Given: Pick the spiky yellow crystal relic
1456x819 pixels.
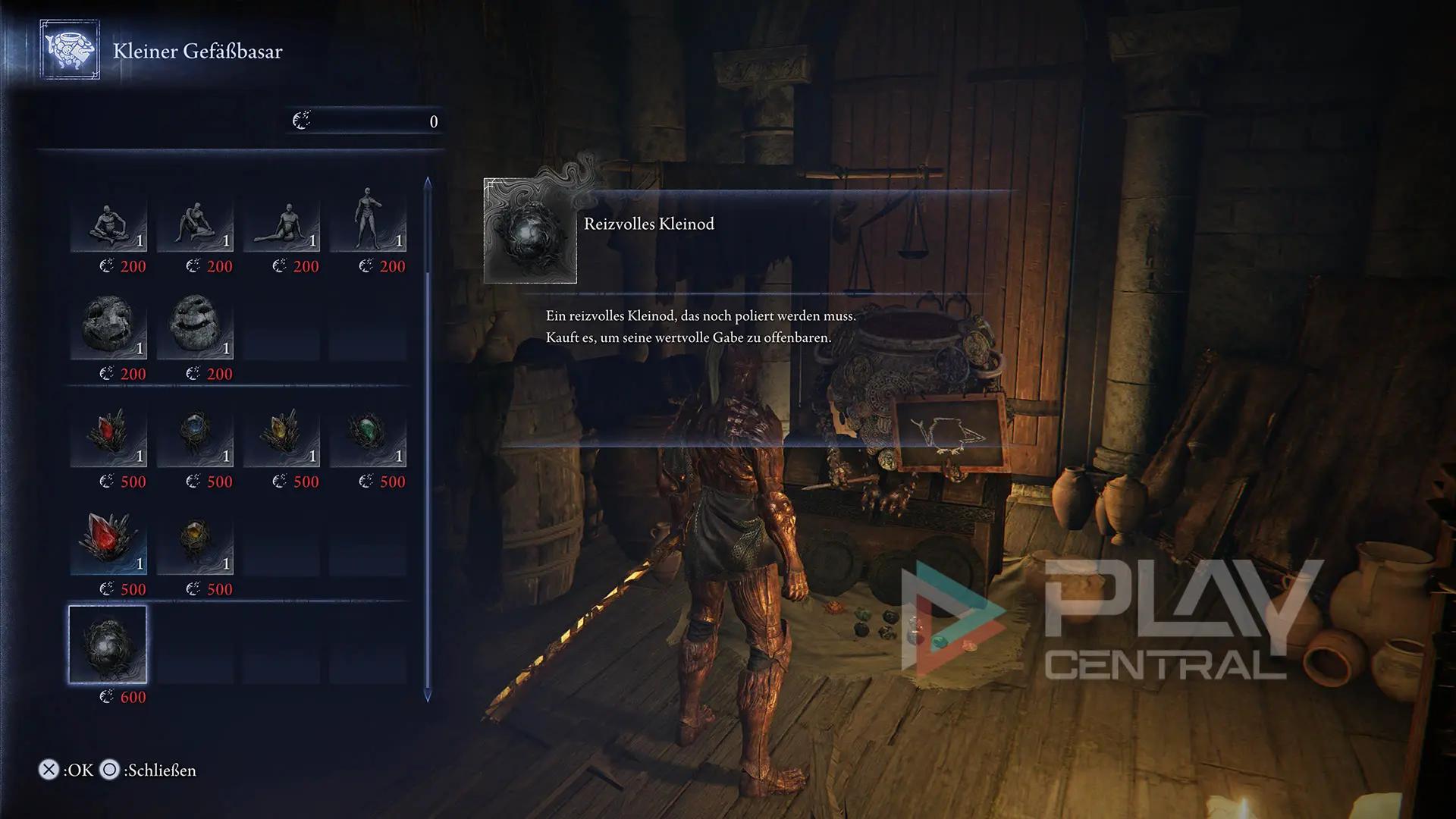Looking at the screenshot, I should [281, 435].
